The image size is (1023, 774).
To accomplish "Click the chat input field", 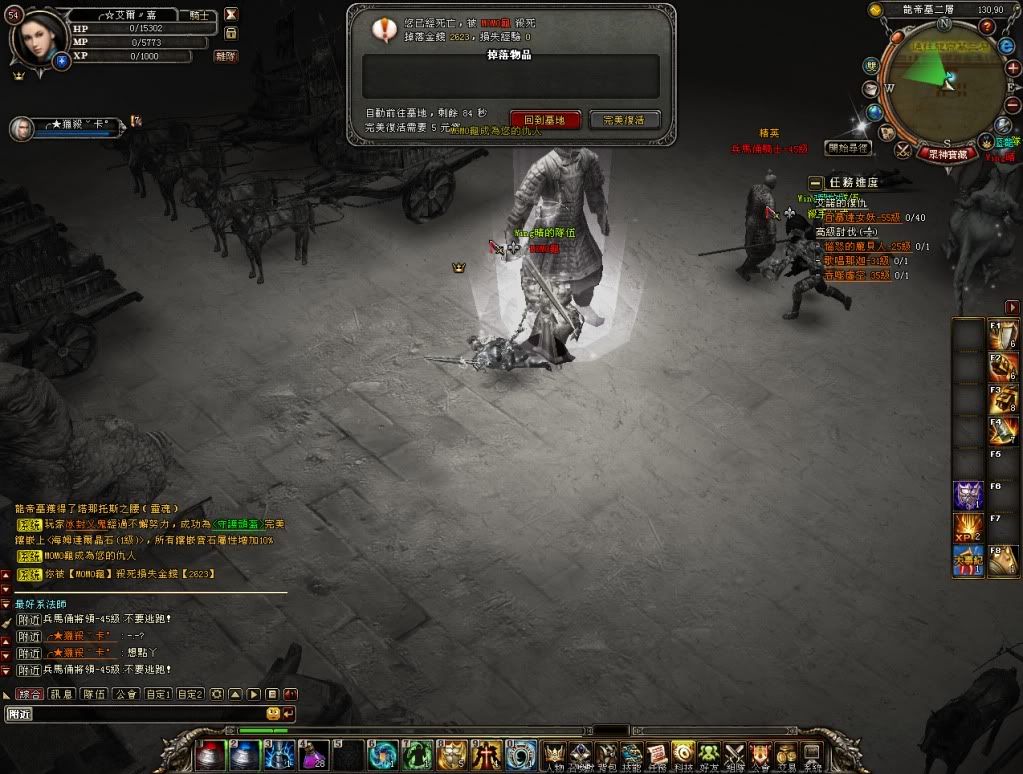I will pos(135,714).
